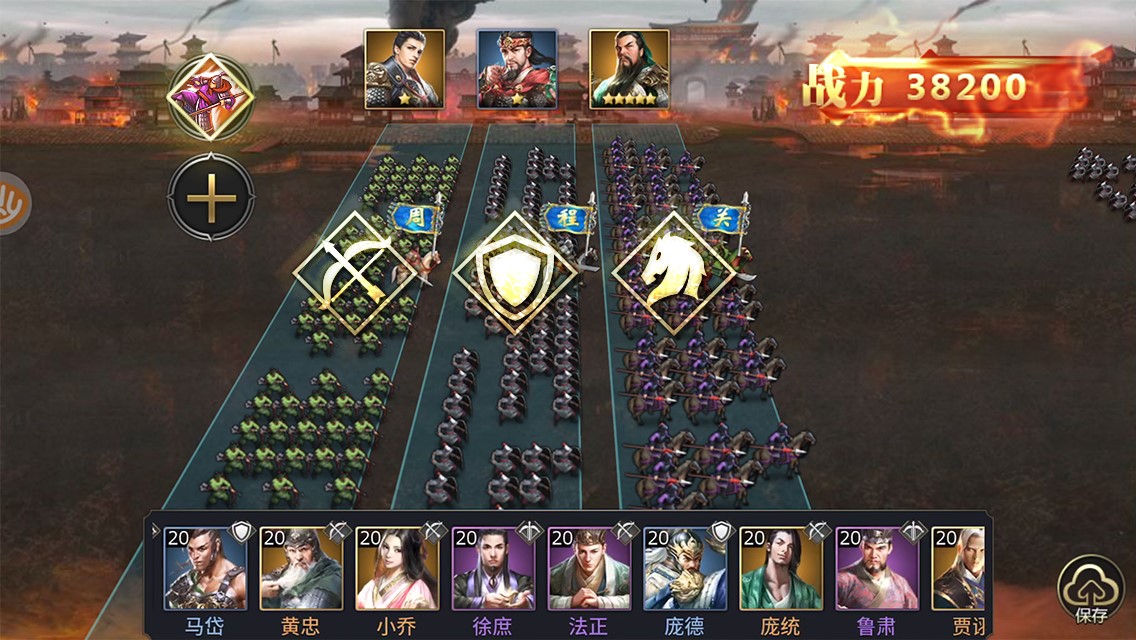Screen dimensions: 1136x640
Task: Select the cavalry horse emblem
Action: pyautogui.click(x=674, y=272)
